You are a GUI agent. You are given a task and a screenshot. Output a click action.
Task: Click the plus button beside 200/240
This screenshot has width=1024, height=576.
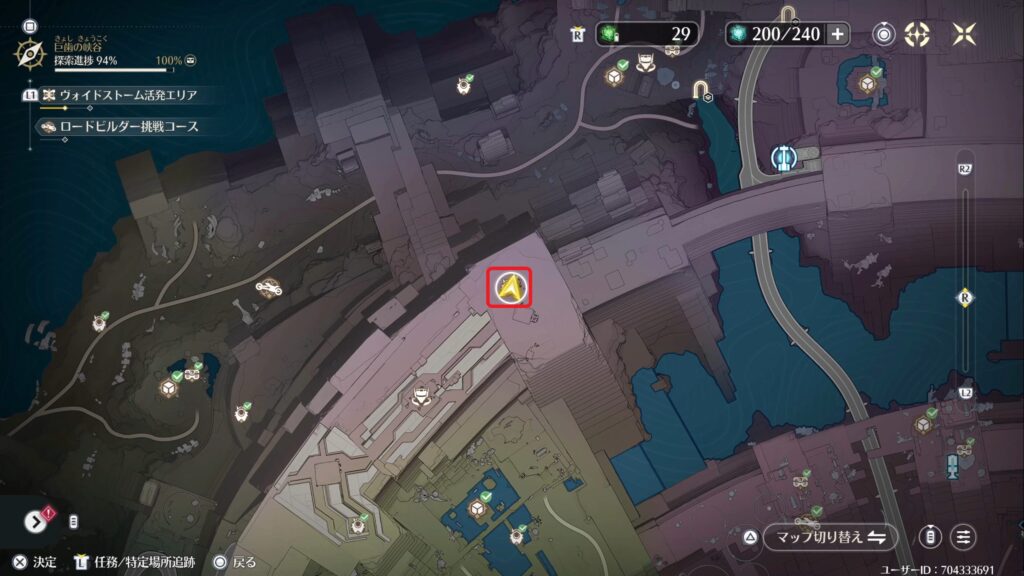[x=837, y=34]
